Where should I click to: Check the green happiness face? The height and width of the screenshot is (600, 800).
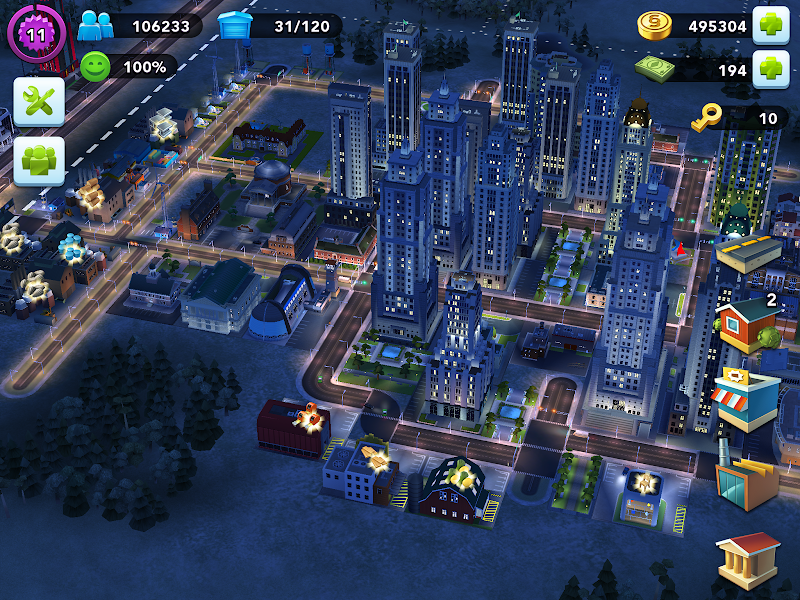(95, 67)
